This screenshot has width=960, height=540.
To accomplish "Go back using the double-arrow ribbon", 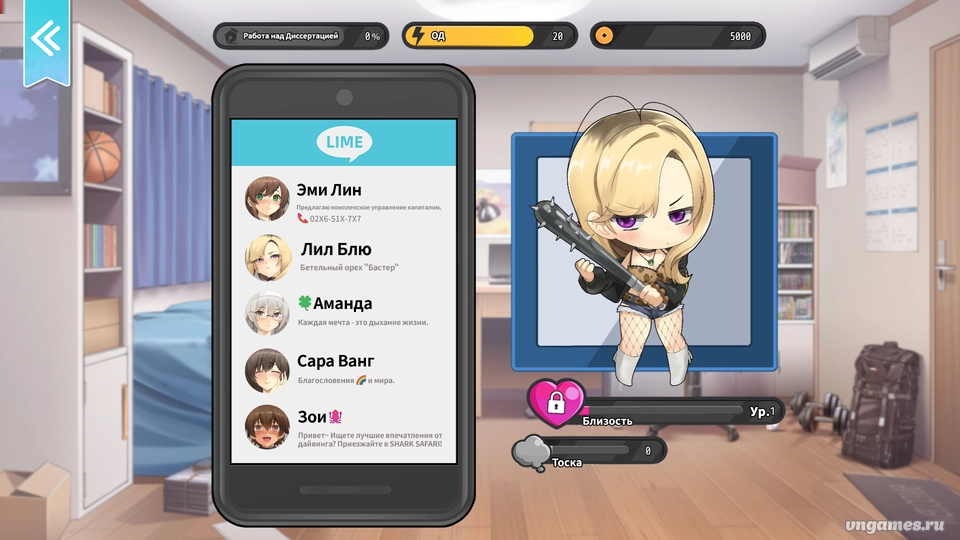I will pos(46,37).
